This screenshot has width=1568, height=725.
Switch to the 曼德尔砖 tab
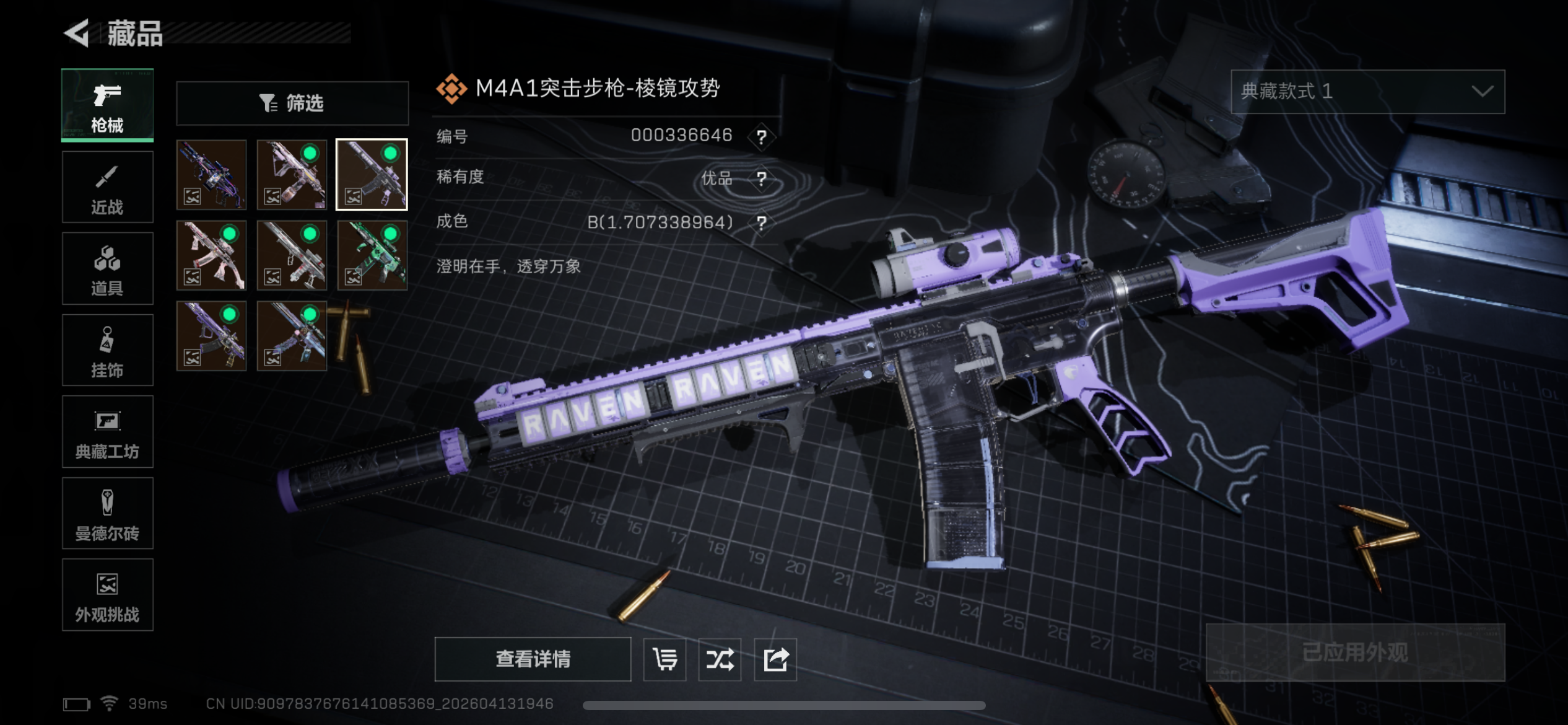coord(107,513)
